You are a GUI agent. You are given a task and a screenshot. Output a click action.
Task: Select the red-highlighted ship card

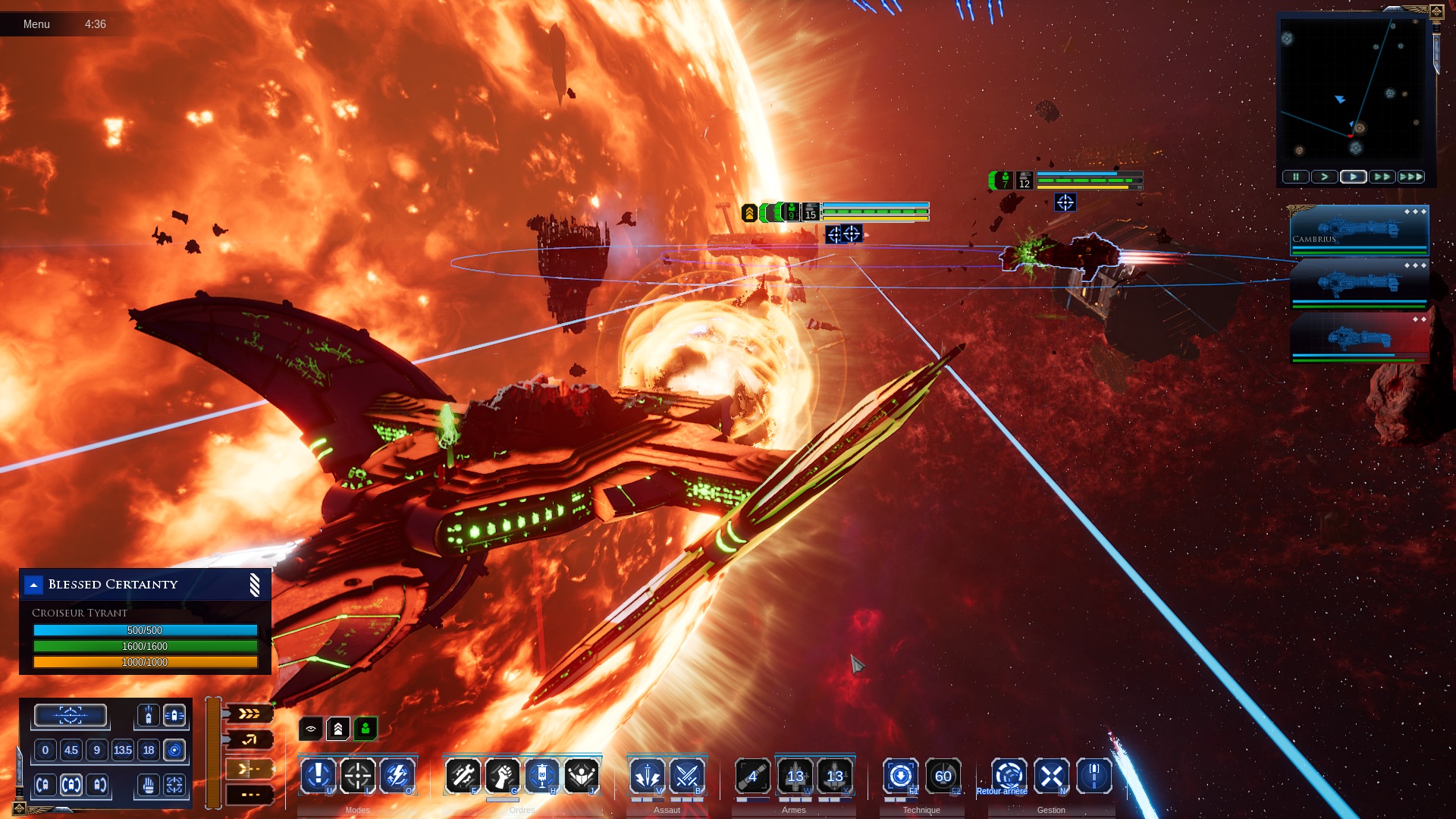[1359, 338]
